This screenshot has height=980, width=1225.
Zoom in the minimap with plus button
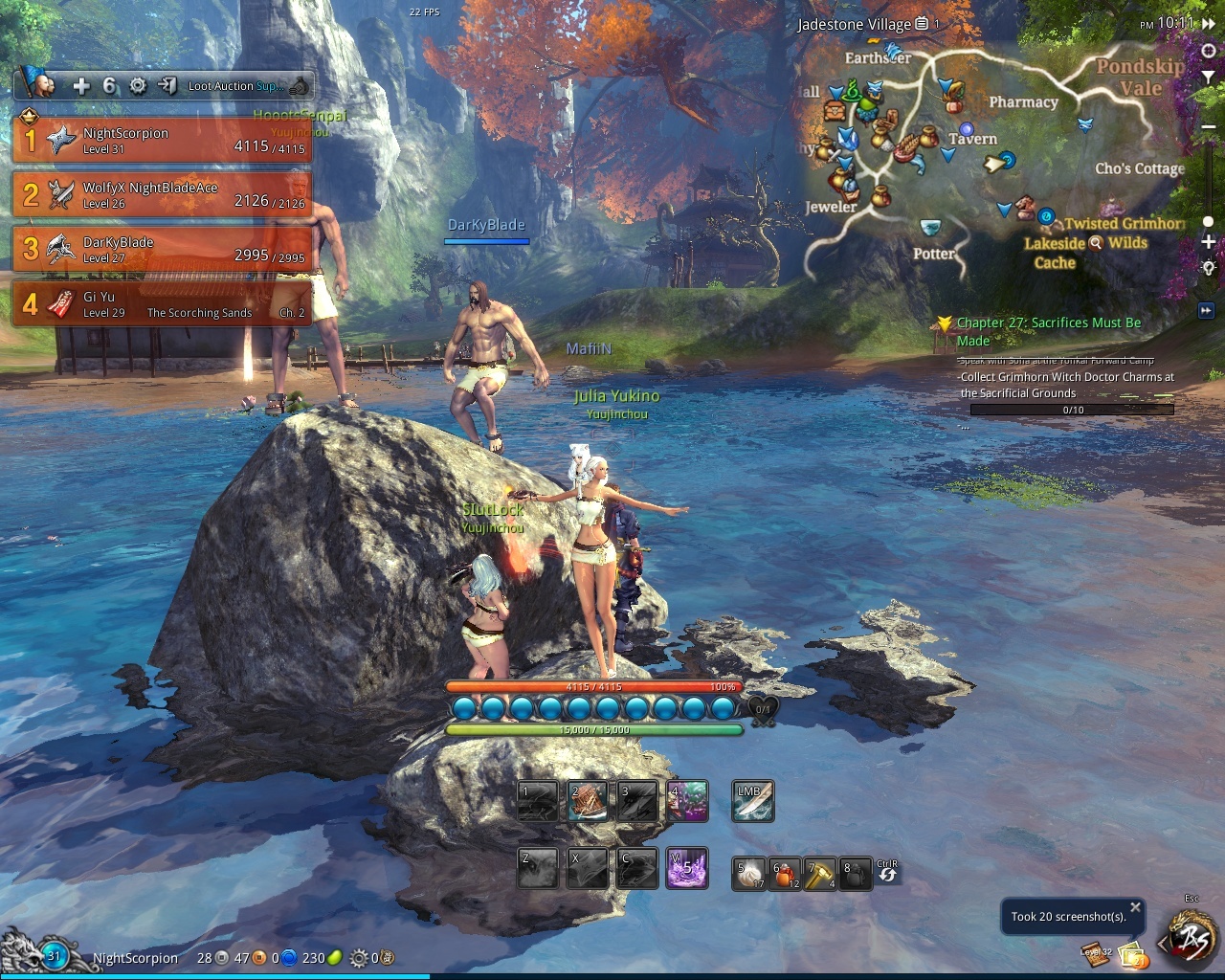pyautogui.click(x=1209, y=242)
